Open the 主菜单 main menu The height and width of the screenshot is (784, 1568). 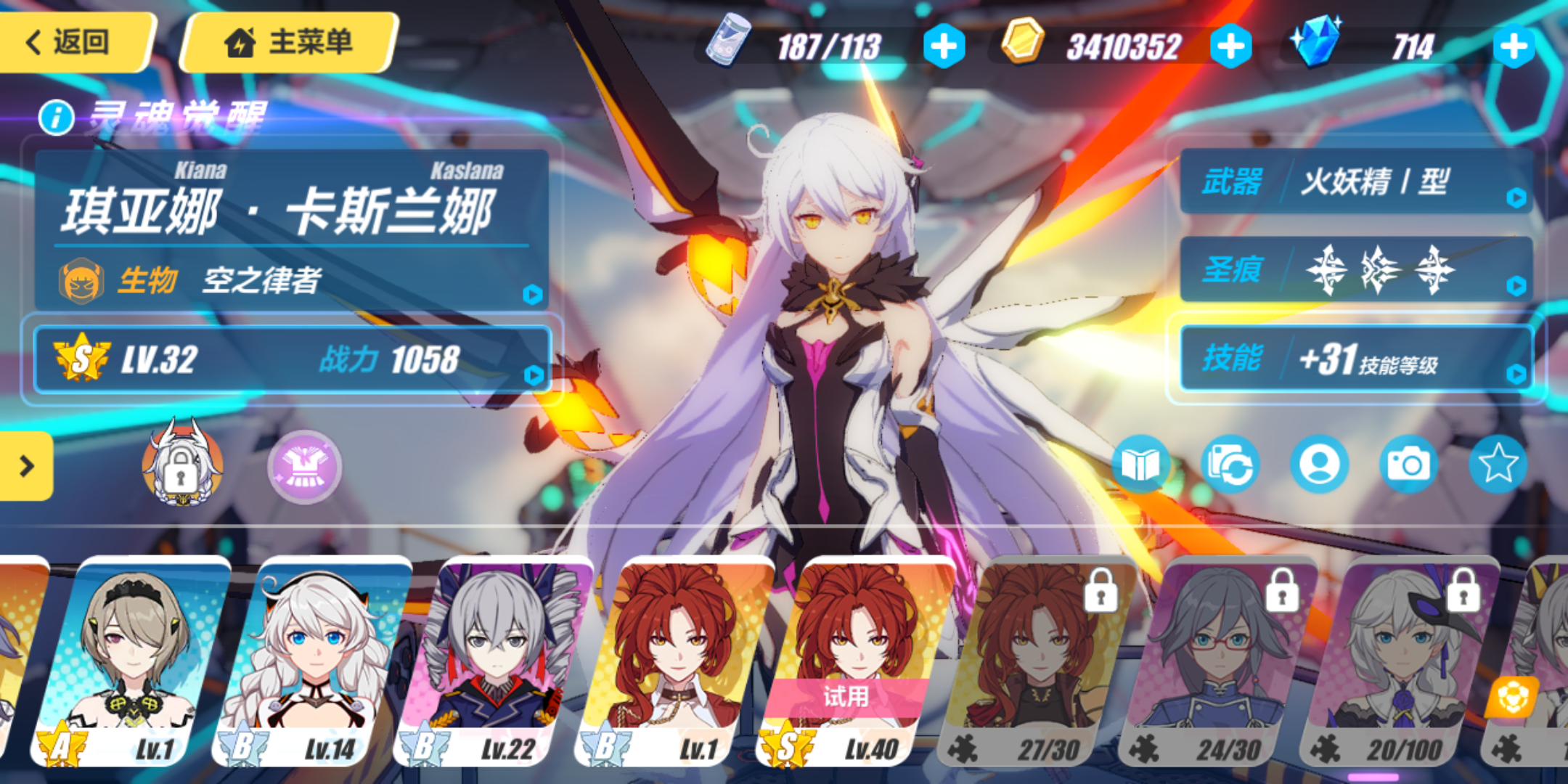pos(289,42)
